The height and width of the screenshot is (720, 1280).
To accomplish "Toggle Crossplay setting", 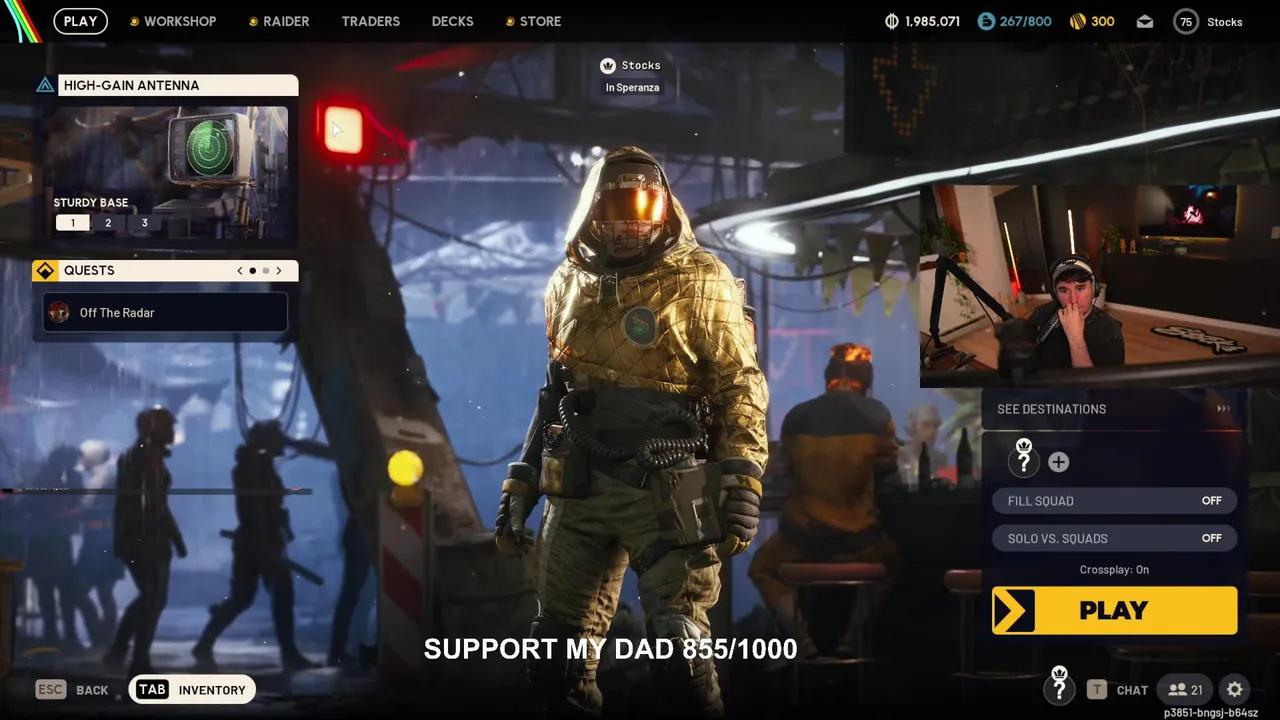I will point(1114,569).
